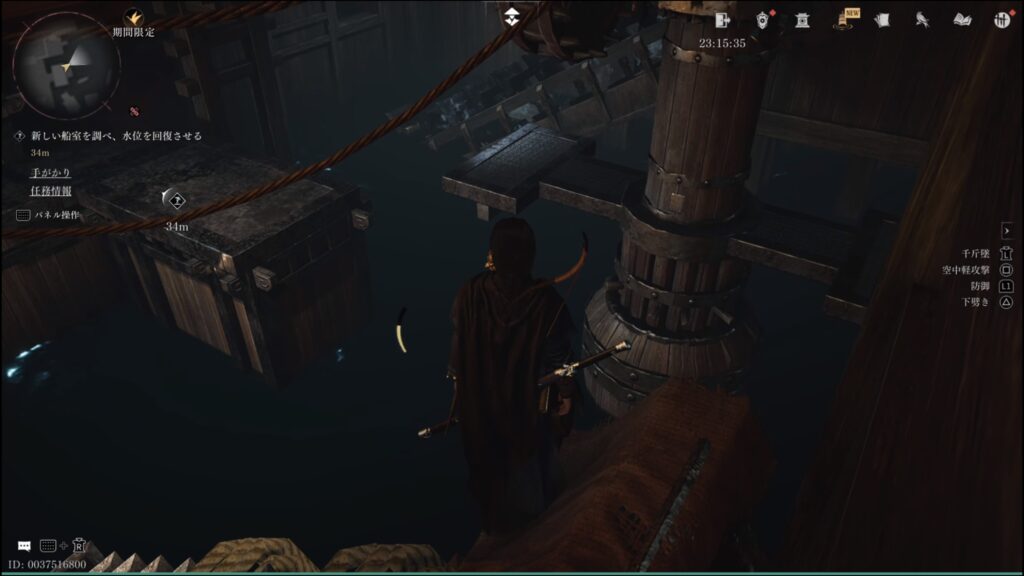Screen dimensions: 1024x576
Task: Open the chat speech bubble
Action: 23,546
